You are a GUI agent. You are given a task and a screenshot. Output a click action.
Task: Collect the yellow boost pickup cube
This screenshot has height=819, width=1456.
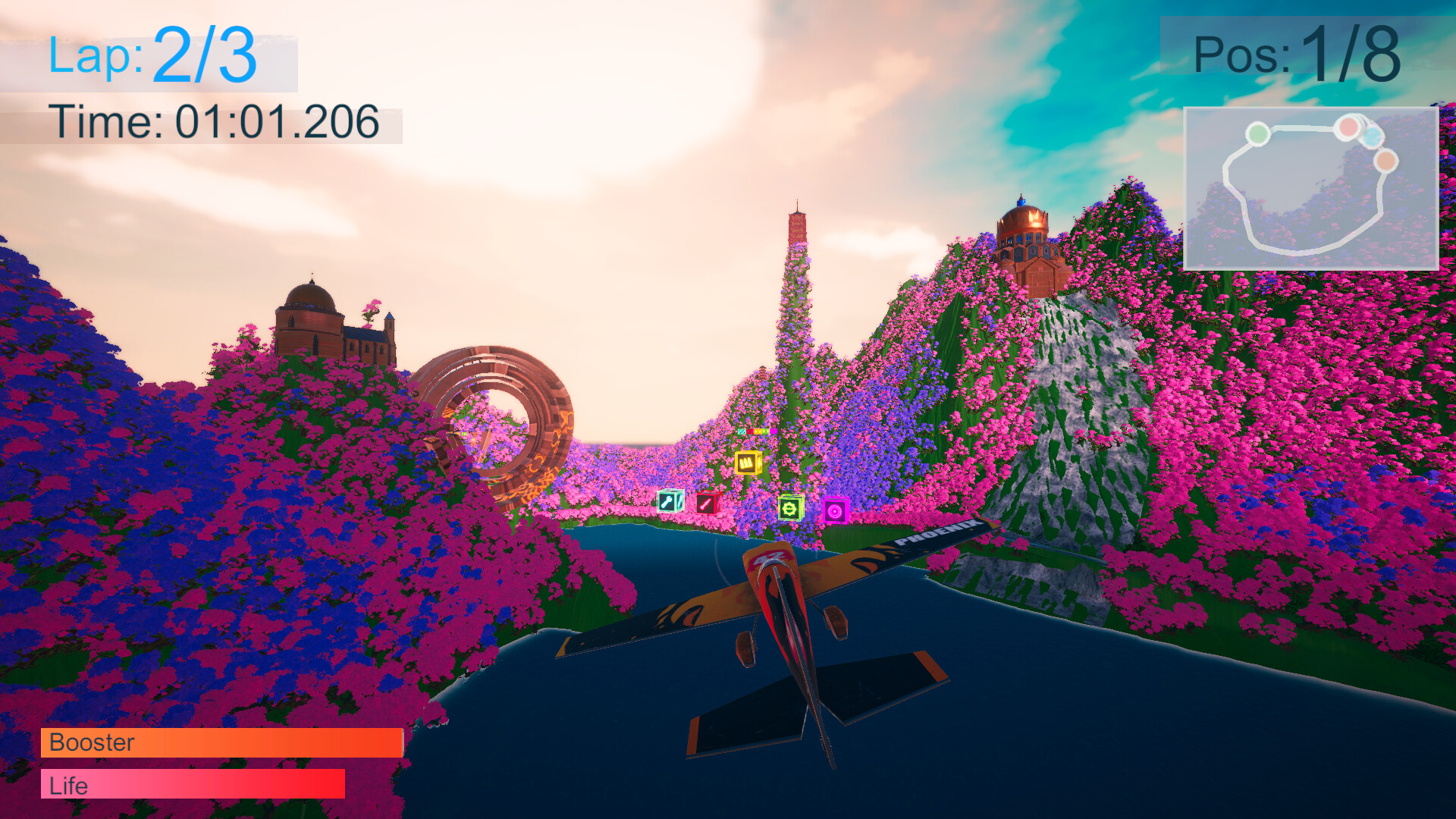(748, 463)
